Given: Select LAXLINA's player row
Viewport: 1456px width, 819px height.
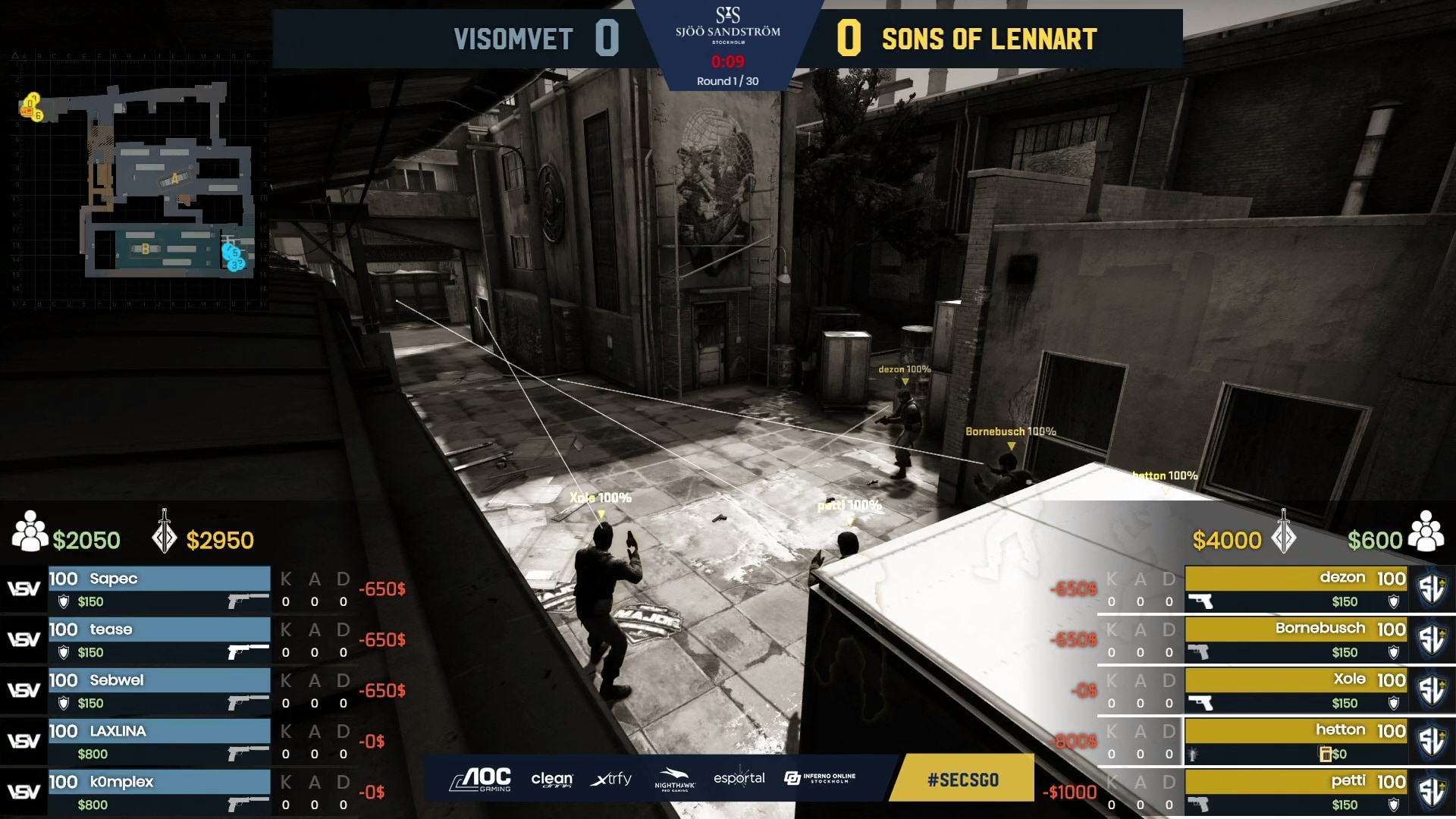Looking at the screenshot, I should (159, 742).
